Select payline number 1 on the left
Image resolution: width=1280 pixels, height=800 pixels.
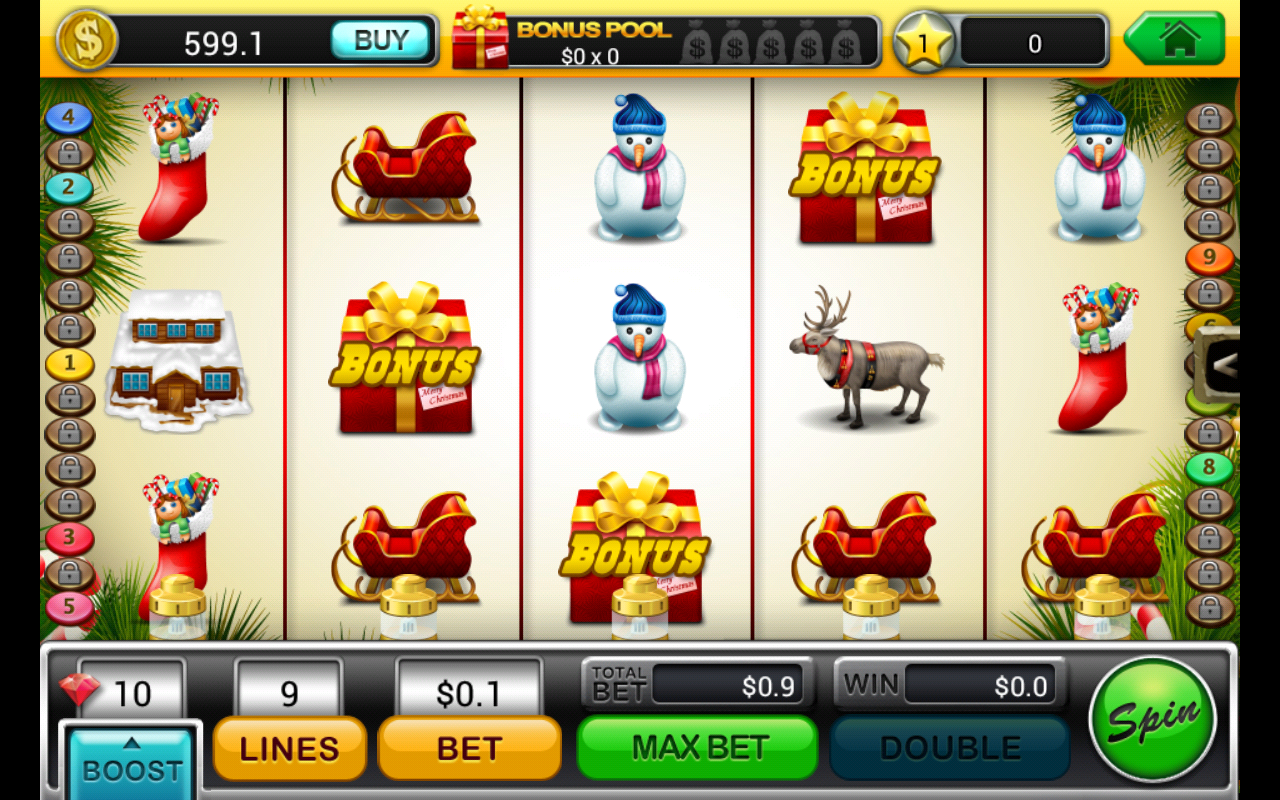pos(67,363)
